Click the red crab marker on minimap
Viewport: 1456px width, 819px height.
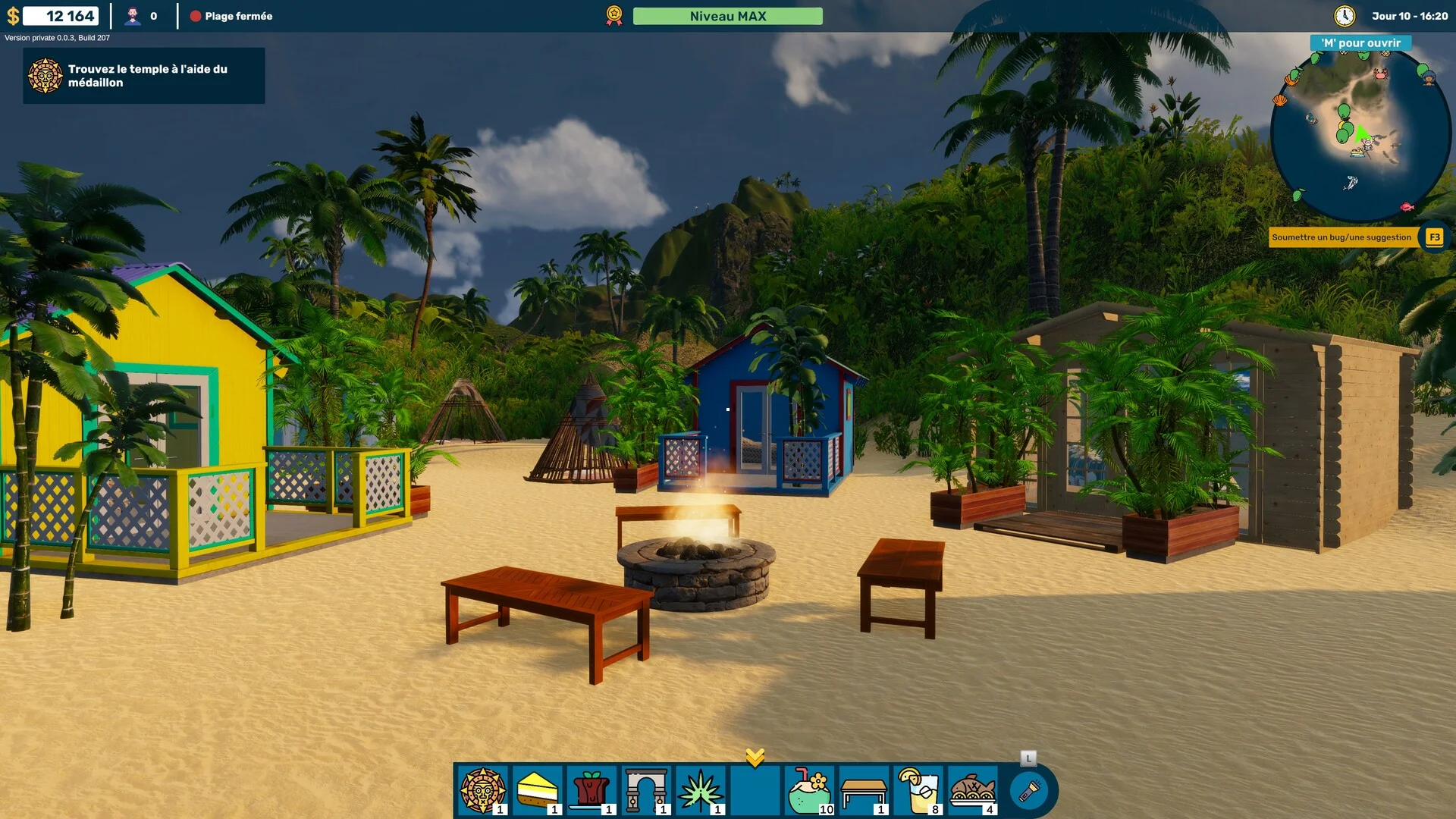point(1380,74)
